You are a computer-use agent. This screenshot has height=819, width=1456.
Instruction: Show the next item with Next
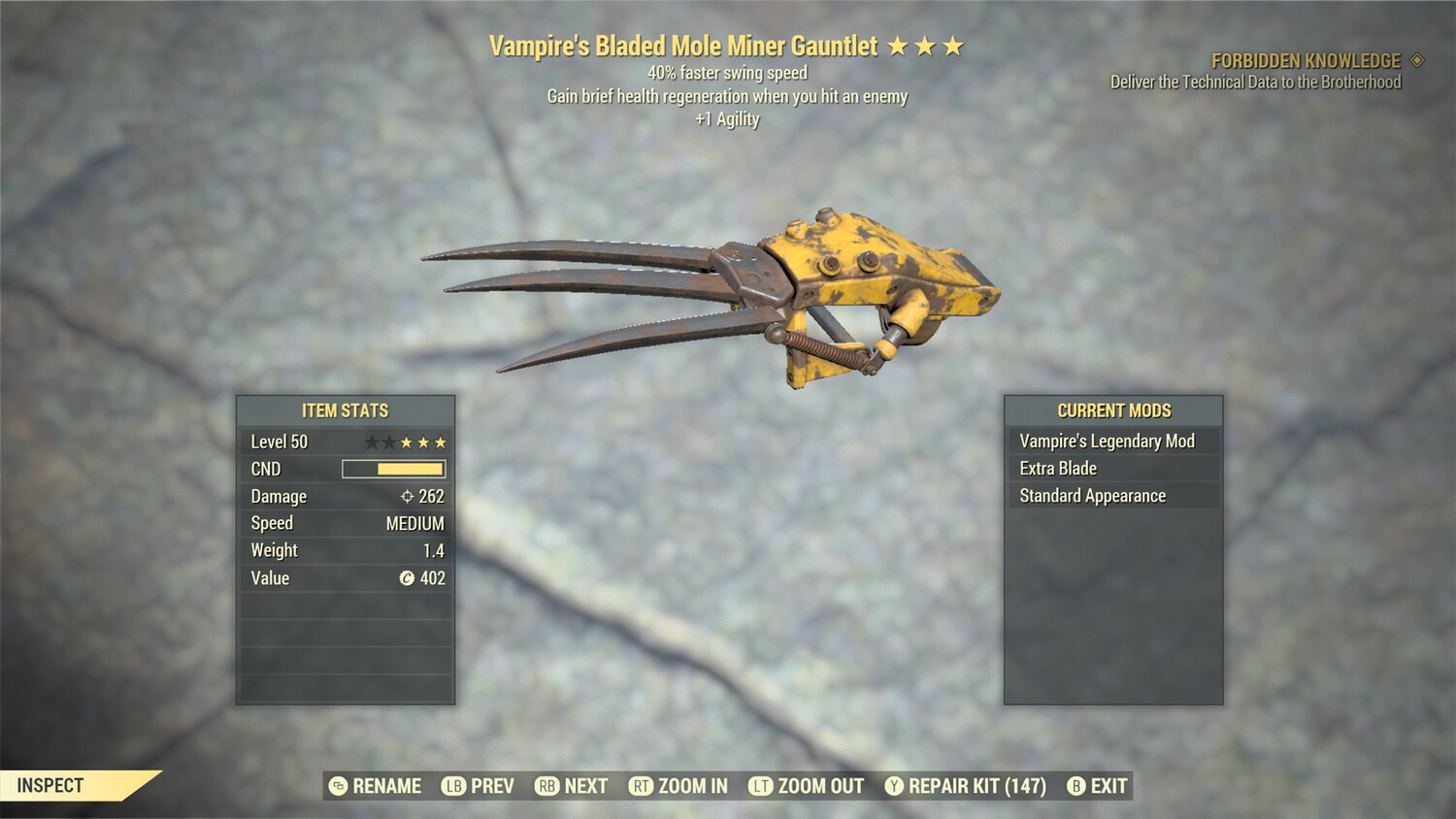pyautogui.click(x=572, y=786)
